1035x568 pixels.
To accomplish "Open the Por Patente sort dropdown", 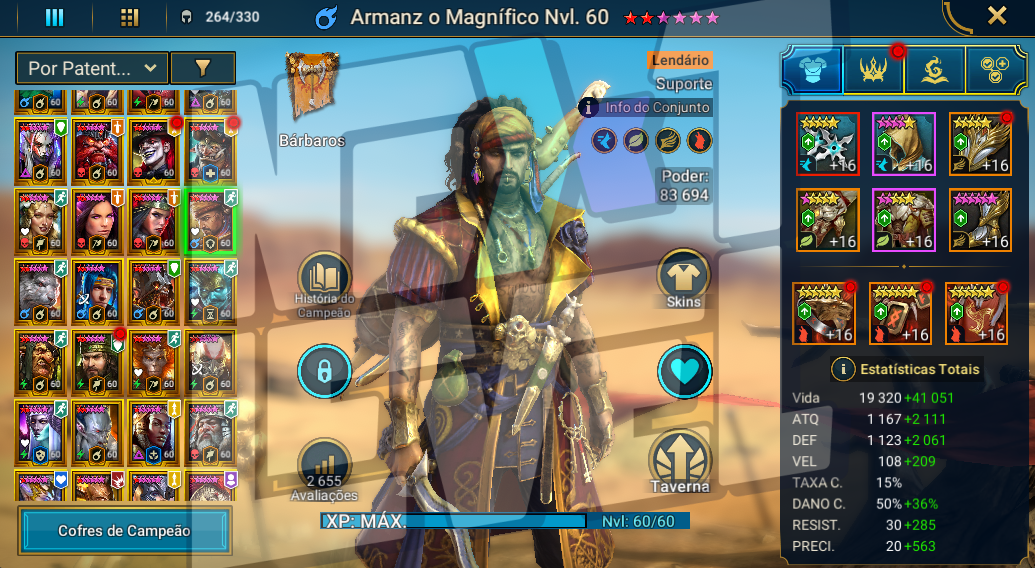I will pyautogui.click(x=91, y=68).
